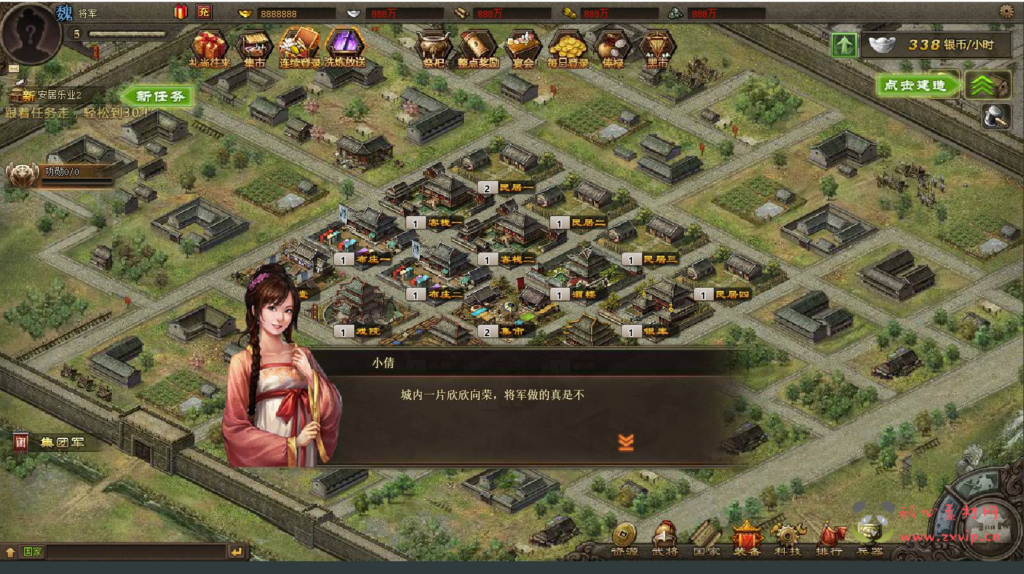
Task: Open the 集市 market icon in the top row
Action: click(x=254, y=46)
